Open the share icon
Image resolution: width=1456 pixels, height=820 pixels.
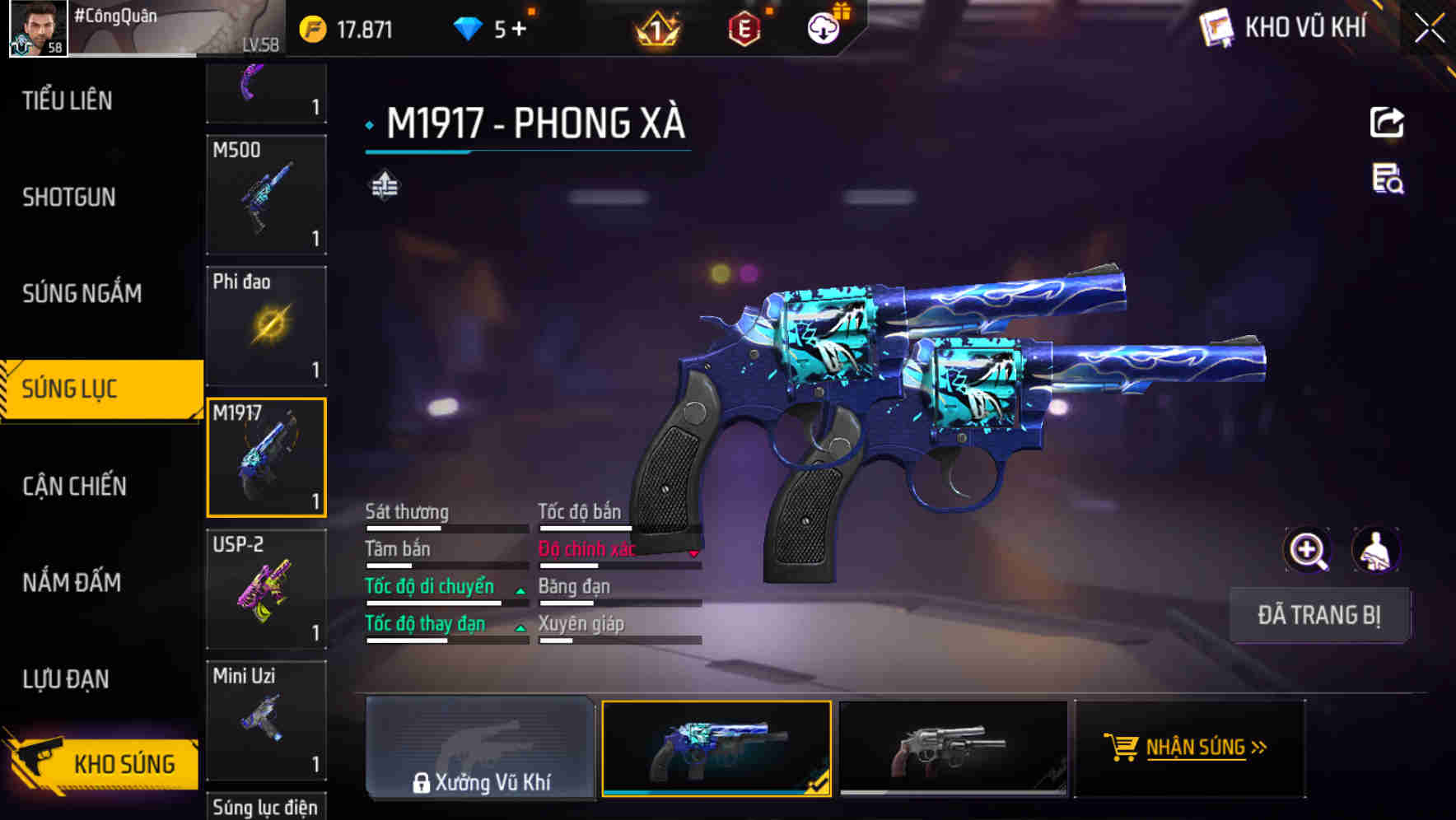[x=1387, y=122]
